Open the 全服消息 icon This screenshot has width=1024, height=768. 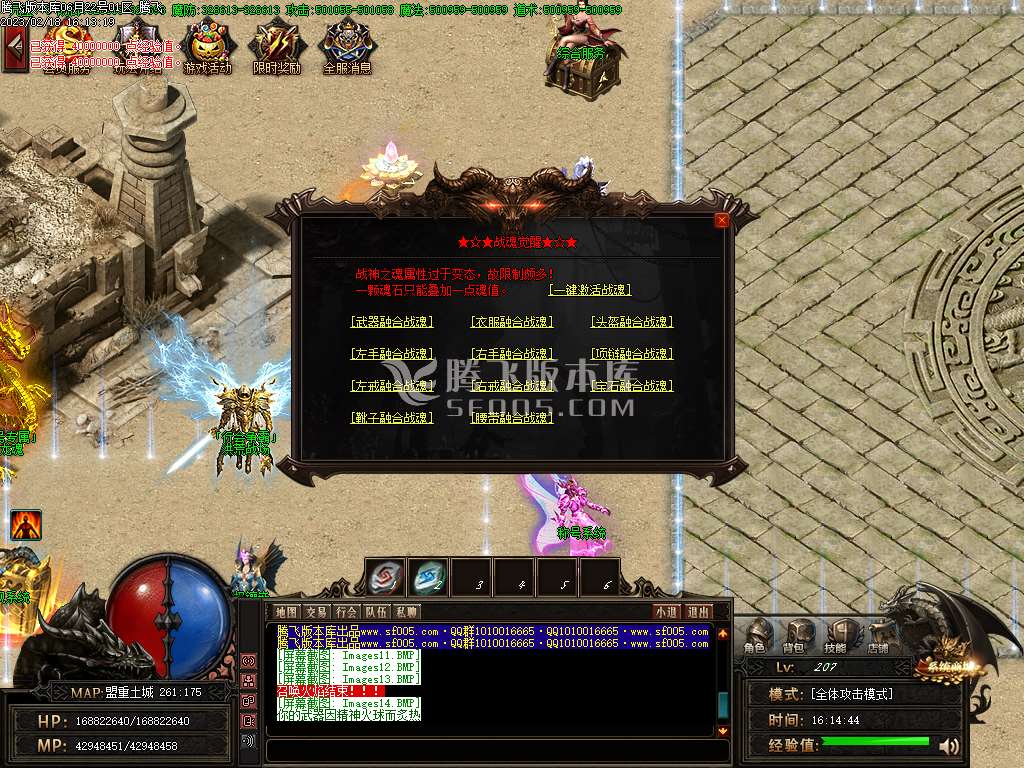coord(347,48)
